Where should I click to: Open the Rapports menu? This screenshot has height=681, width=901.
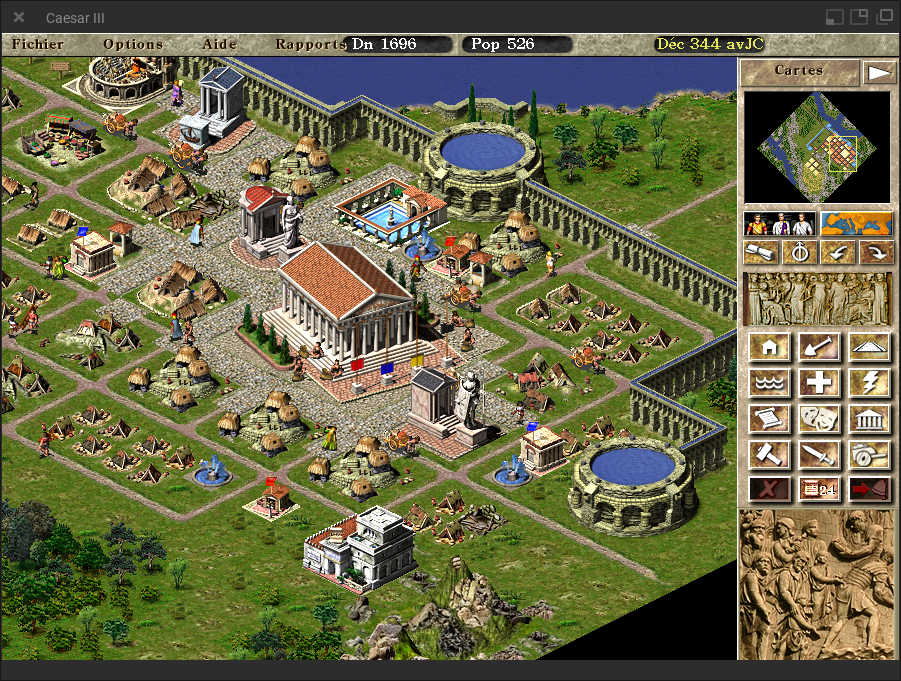pyautogui.click(x=310, y=44)
